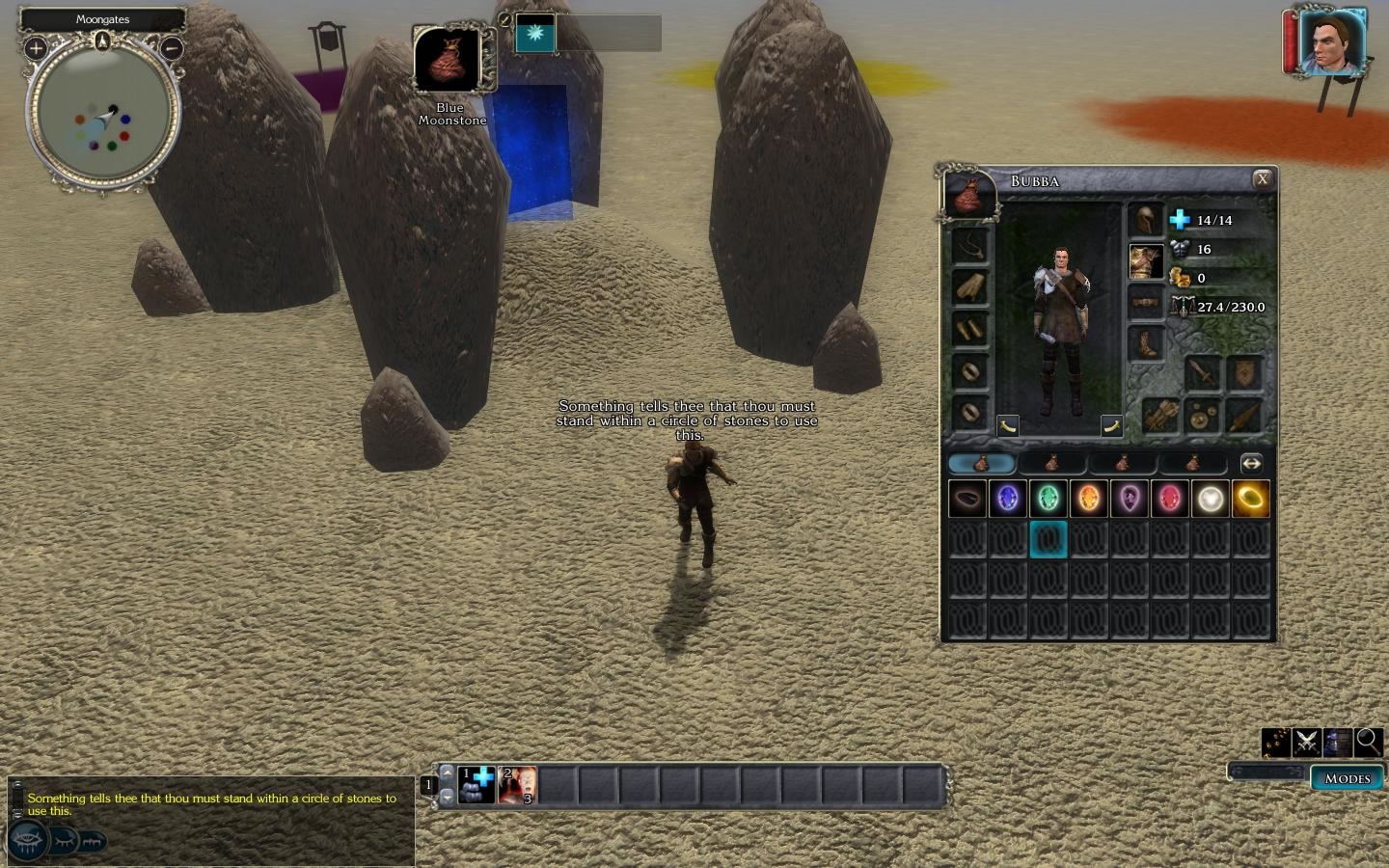
Task: Open the Modes menu button
Action: pos(1347,778)
